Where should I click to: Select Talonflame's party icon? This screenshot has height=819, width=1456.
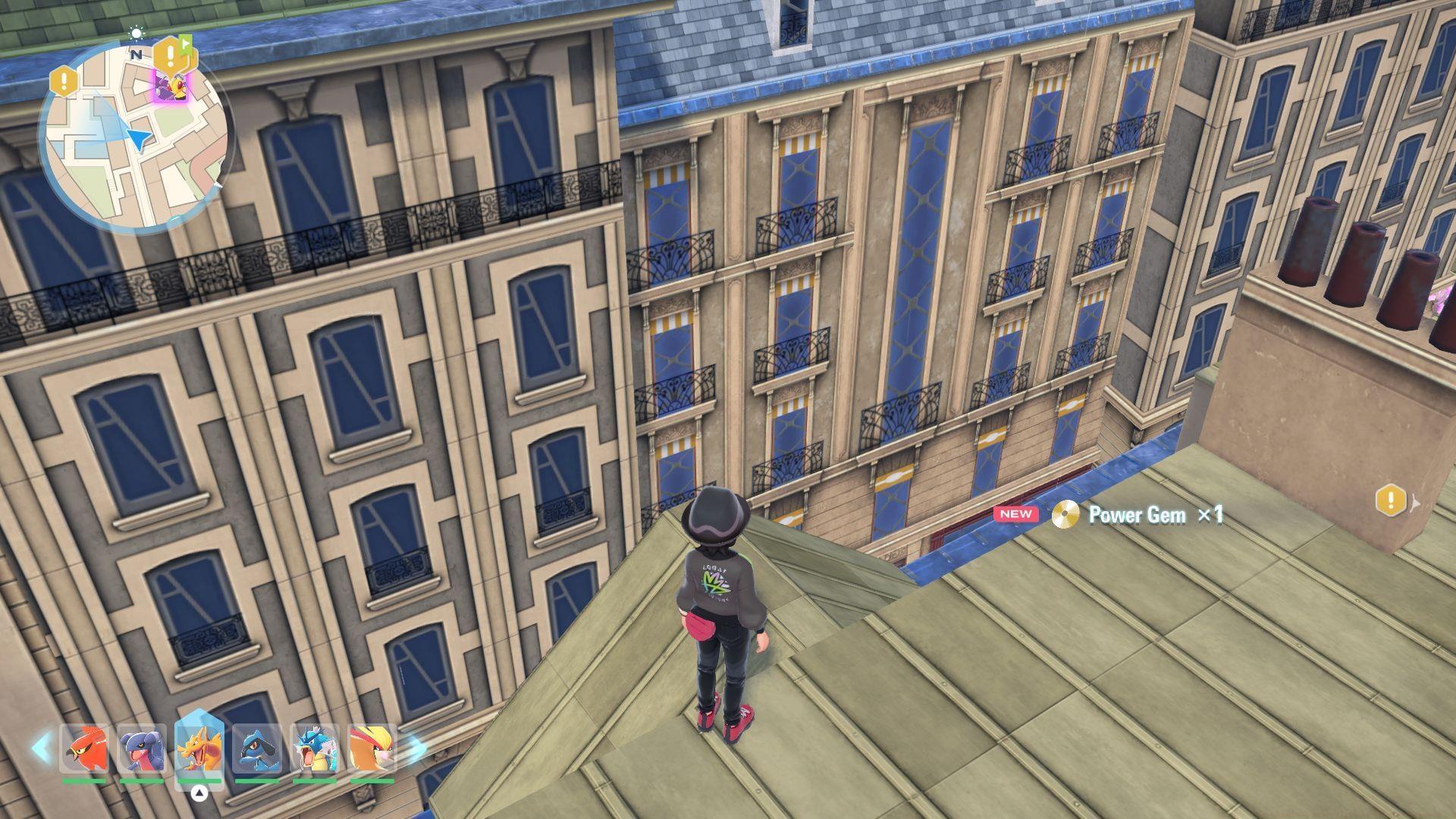coord(86,748)
